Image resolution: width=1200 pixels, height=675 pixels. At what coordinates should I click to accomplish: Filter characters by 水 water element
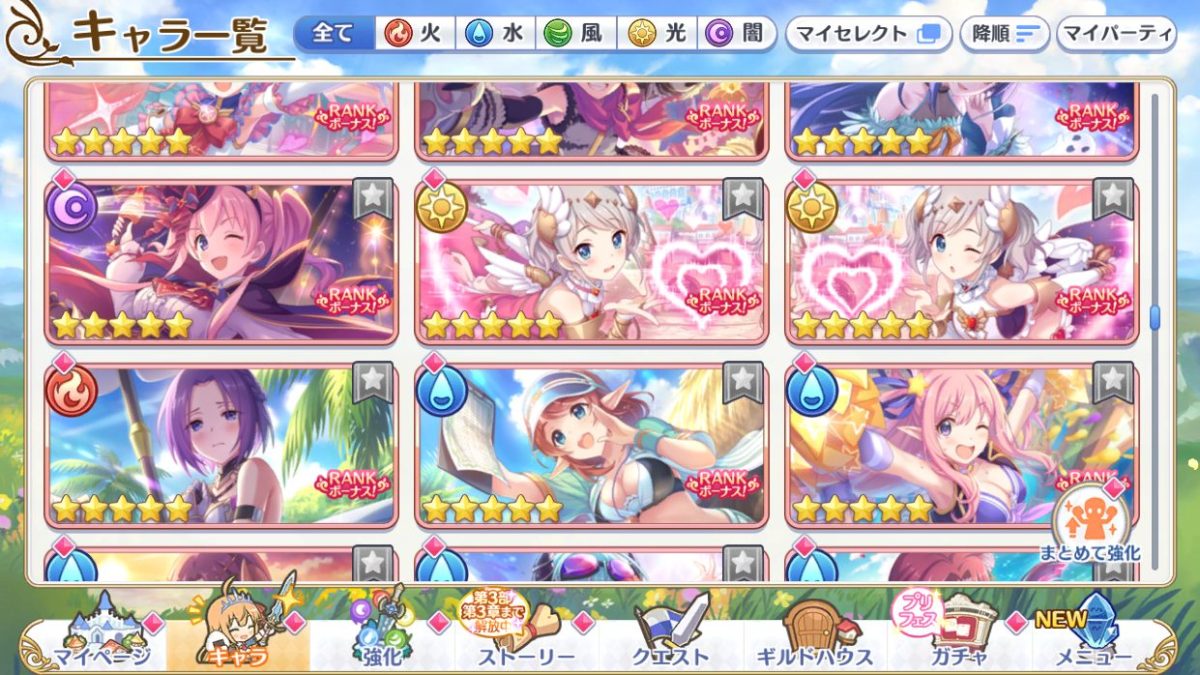point(496,34)
